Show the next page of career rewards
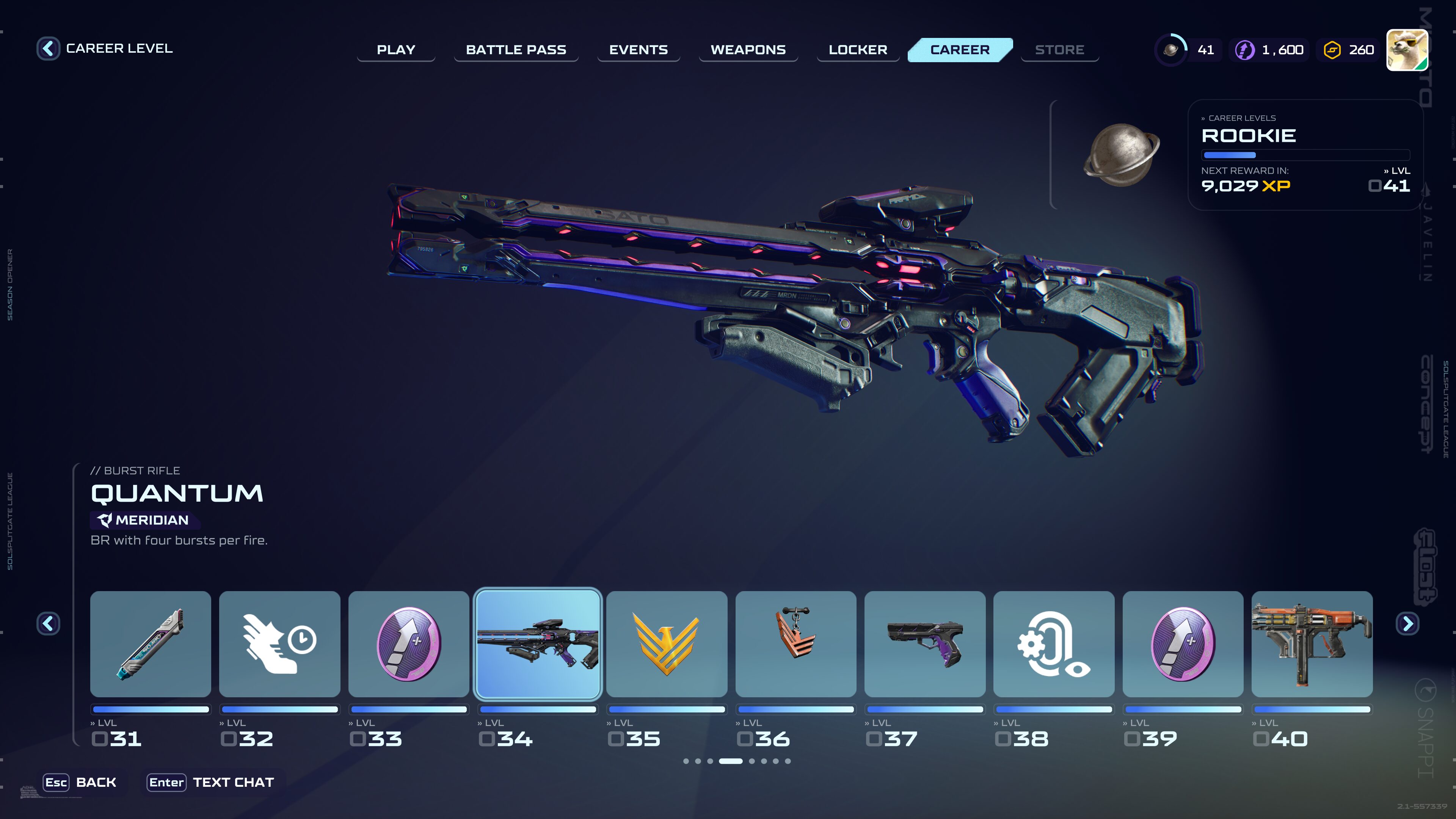 point(1407,623)
